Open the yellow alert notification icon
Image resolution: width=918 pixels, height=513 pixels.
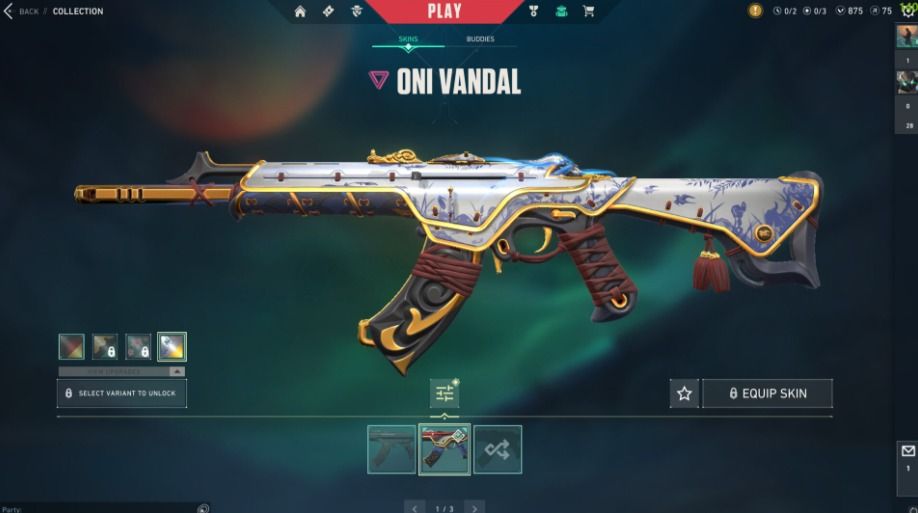pos(755,11)
